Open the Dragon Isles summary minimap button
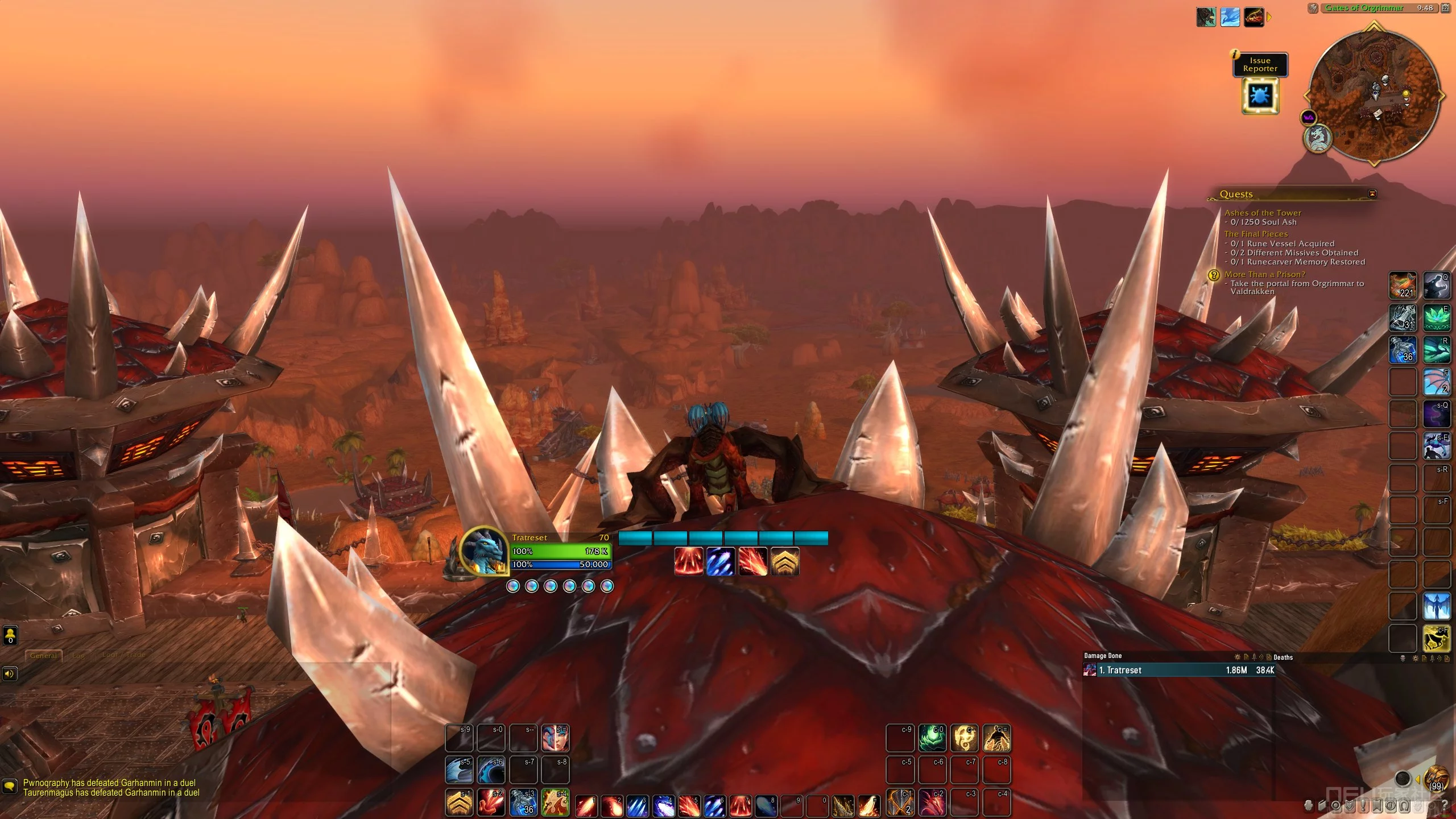 1317,138
